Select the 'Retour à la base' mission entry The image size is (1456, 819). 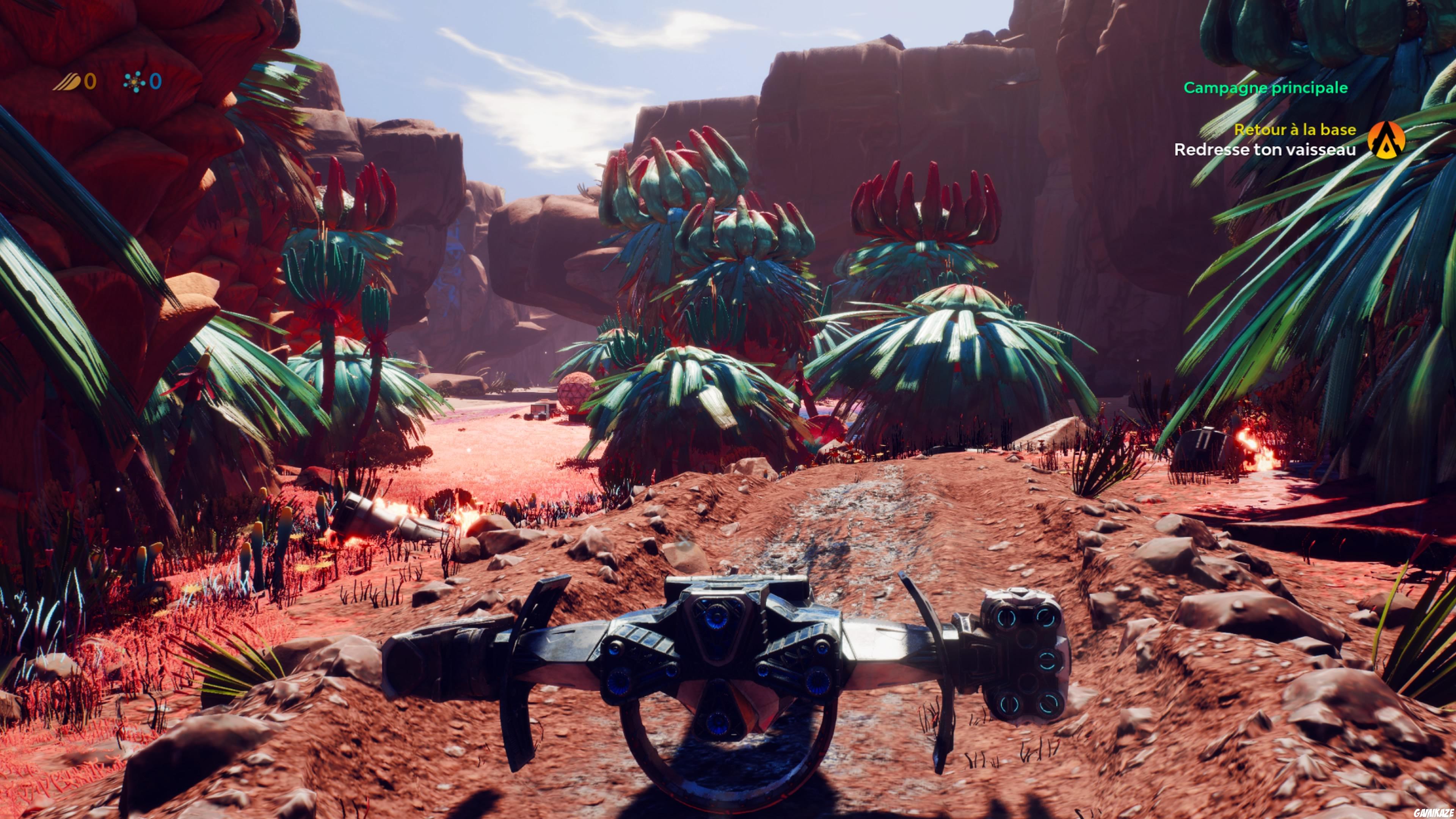click(x=1305, y=130)
